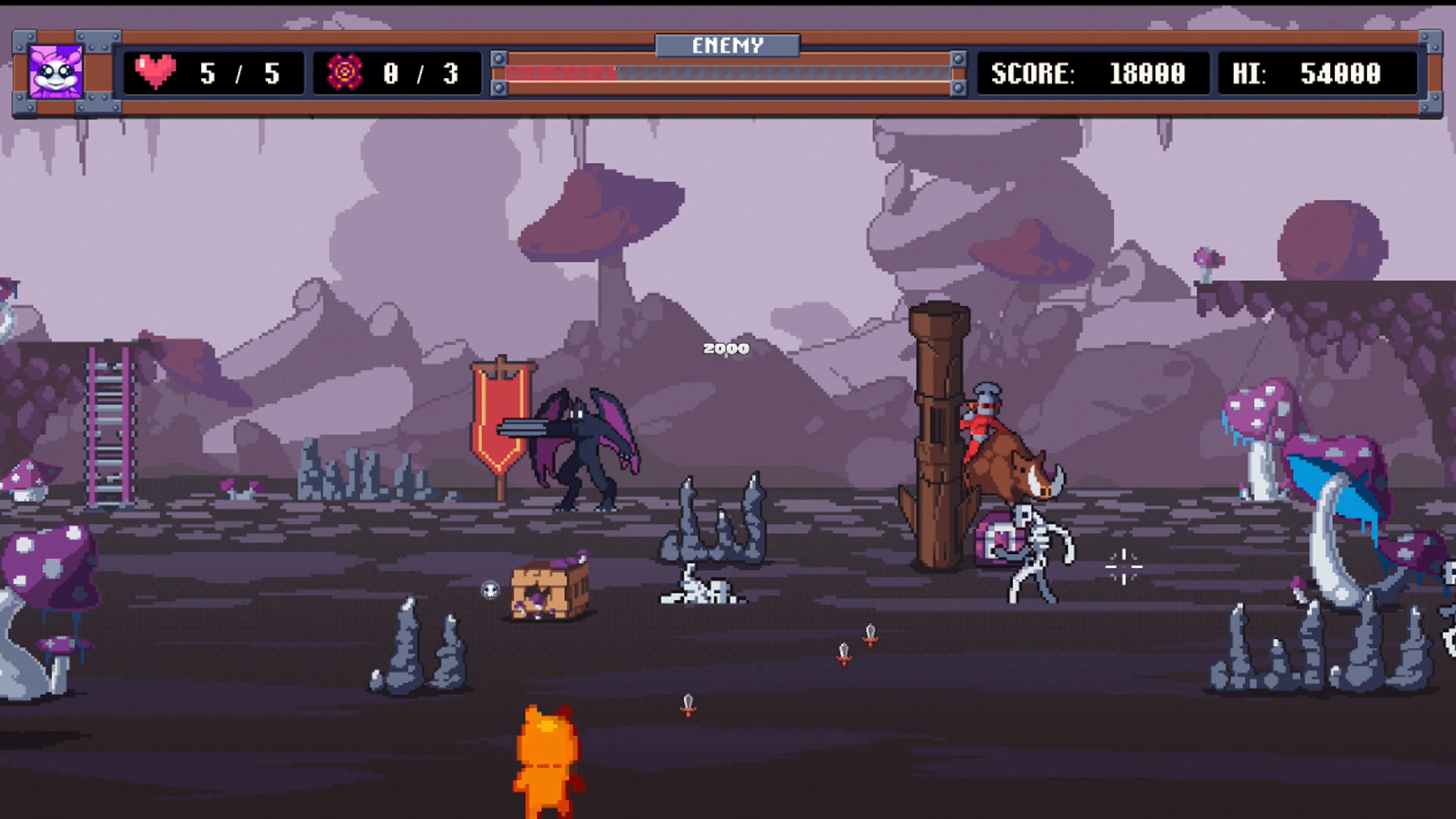Viewport: 1456px width, 819px height.
Task: Click the 2000 points popup text
Action: [726, 349]
